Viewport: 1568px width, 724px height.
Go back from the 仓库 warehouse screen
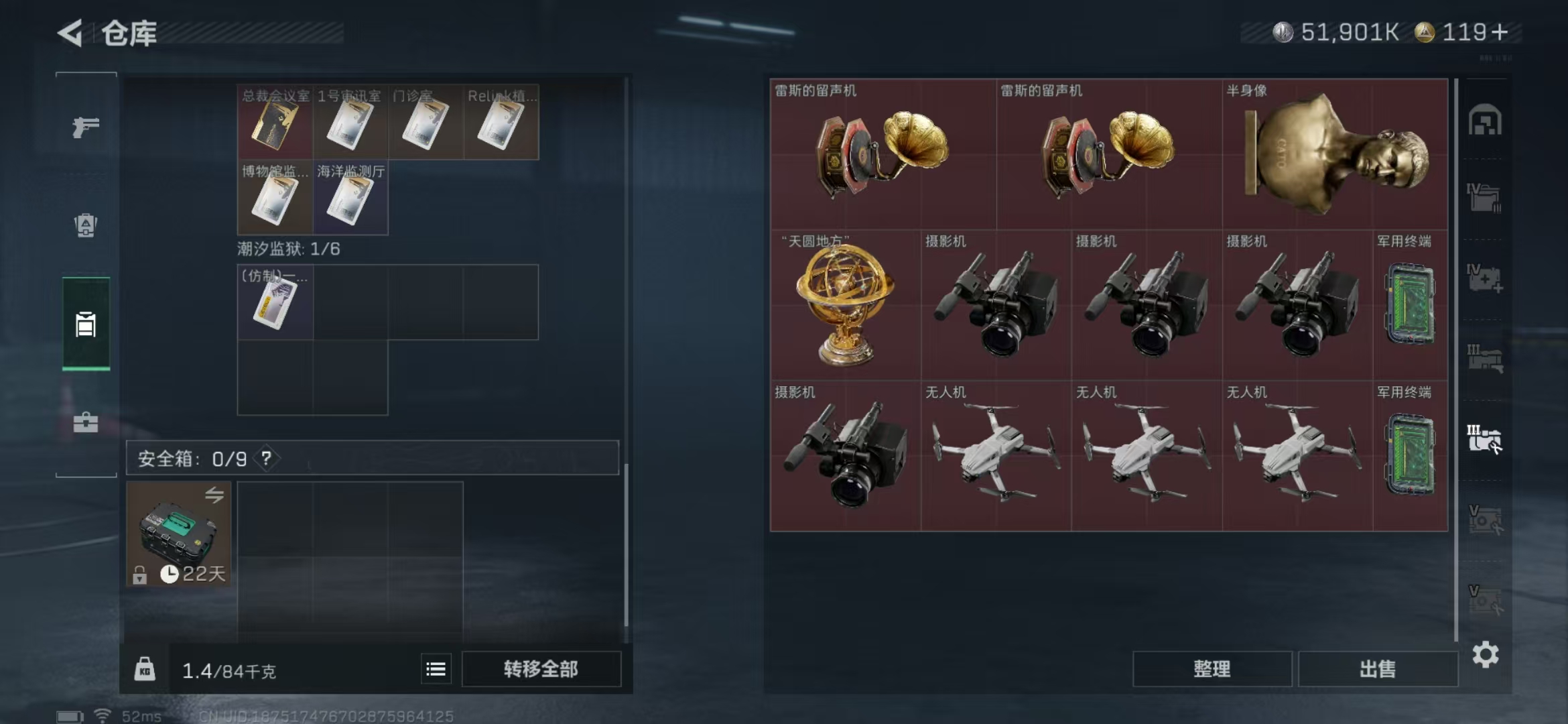coord(71,33)
